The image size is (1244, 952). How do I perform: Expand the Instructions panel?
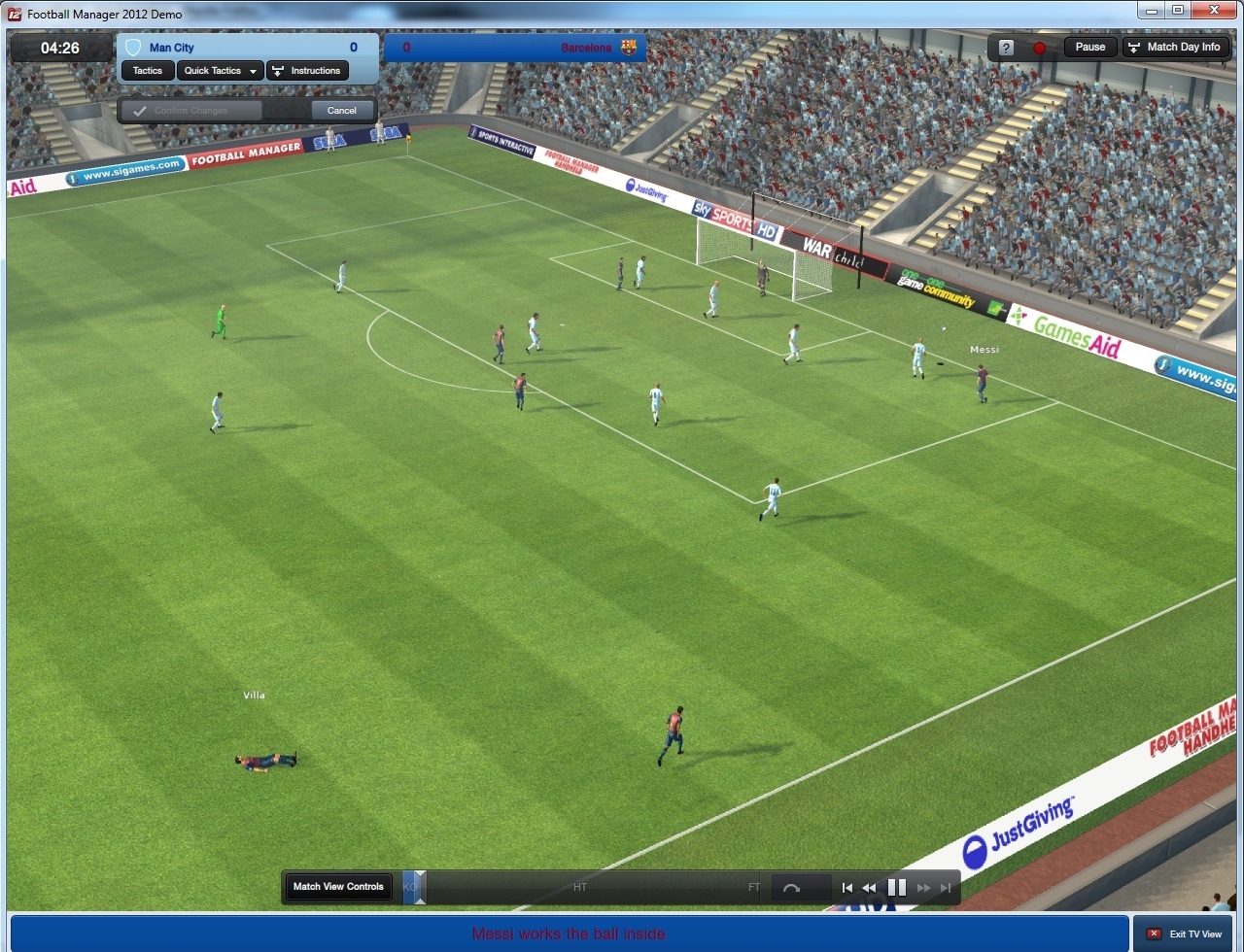(307, 70)
